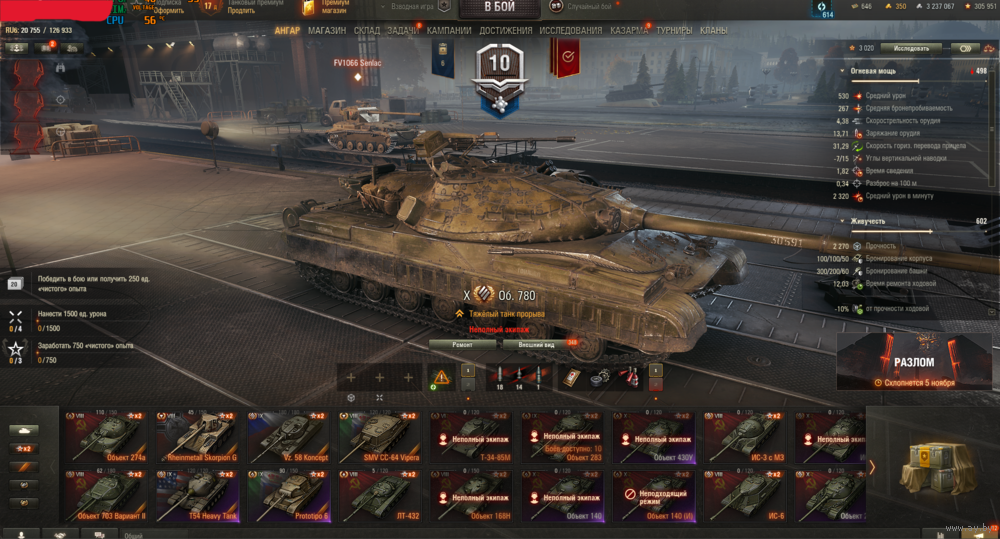
Task: Open the КЛАНЫ clans tab
Action: (714, 31)
